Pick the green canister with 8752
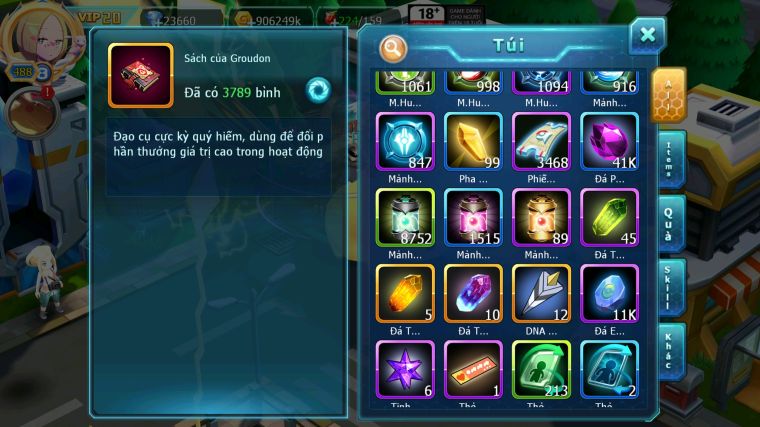 (x=405, y=216)
